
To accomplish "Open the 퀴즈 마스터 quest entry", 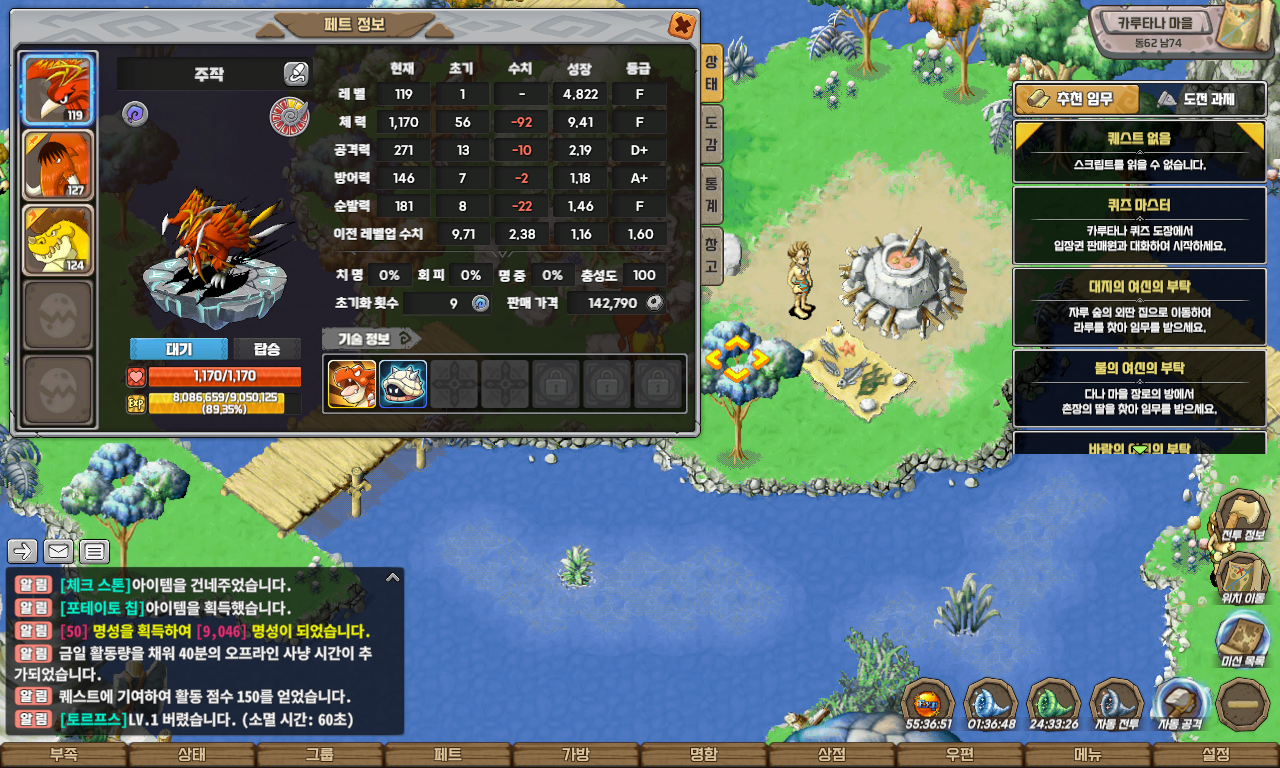I will (x=1139, y=225).
